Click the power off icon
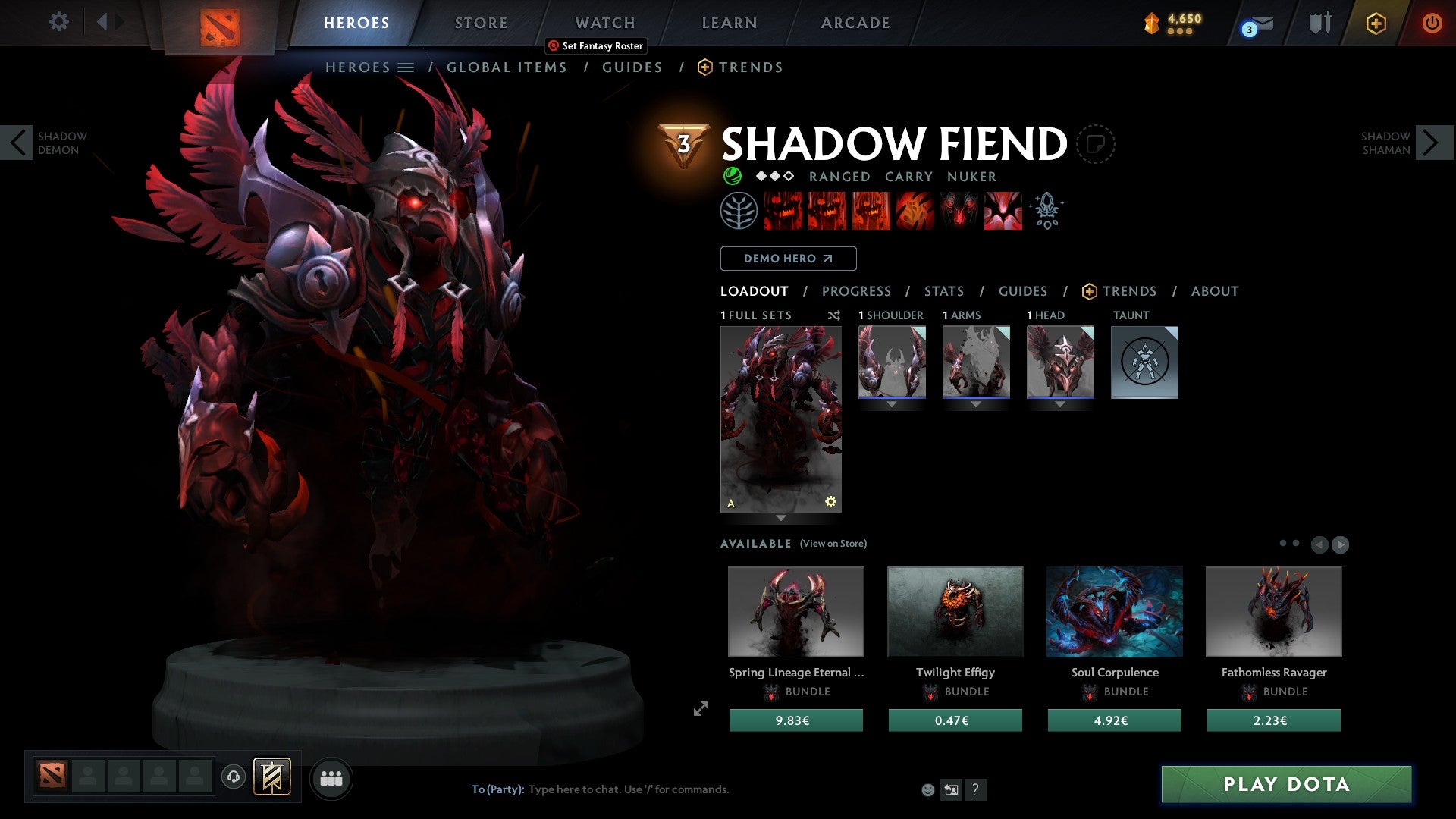Screen dimensions: 1456x819 [1432, 23]
